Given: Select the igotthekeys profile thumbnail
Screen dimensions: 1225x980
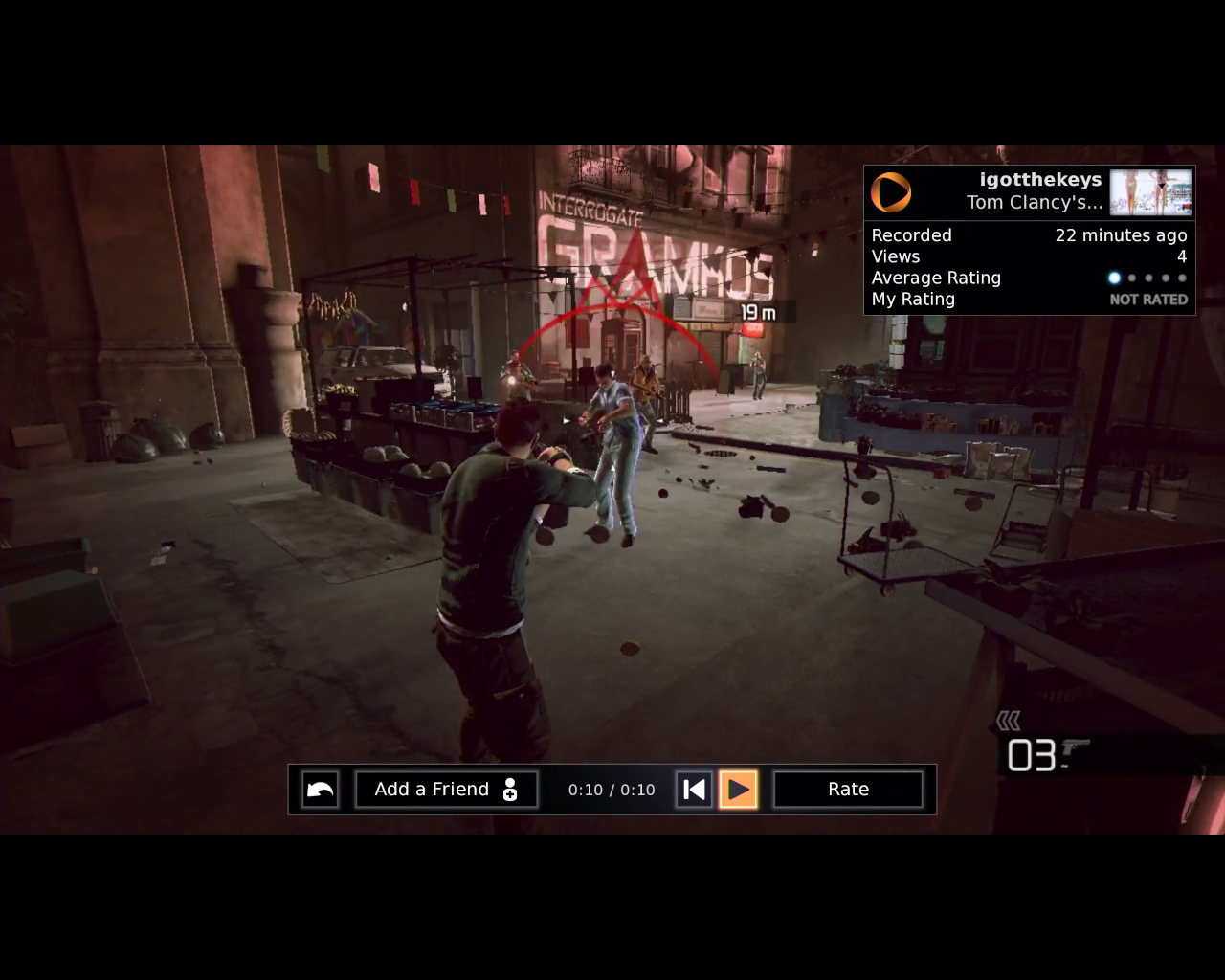Looking at the screenshot, I should [1150, 191].
